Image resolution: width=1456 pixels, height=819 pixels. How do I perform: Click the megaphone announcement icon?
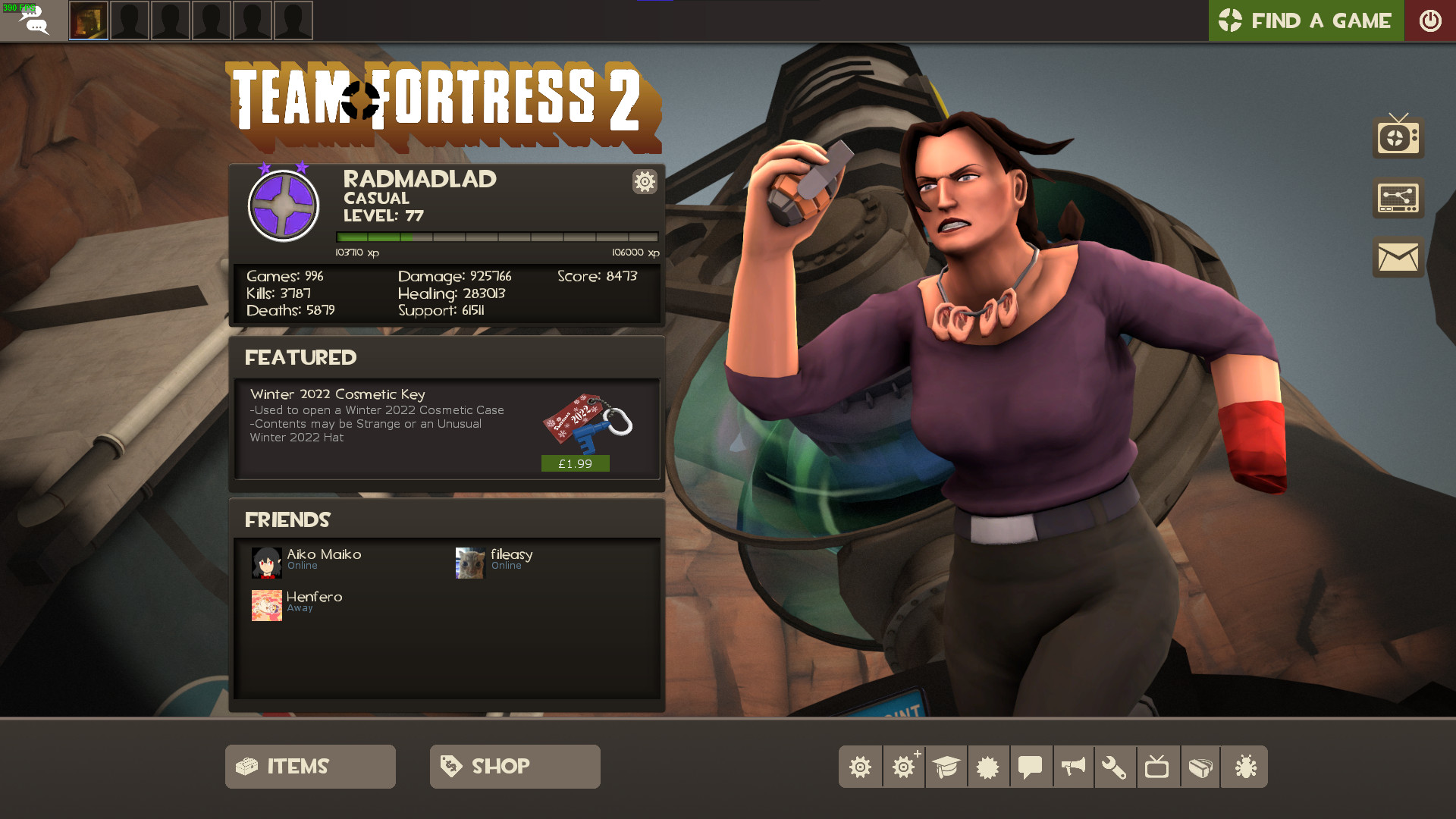[x=1073, y=767]
